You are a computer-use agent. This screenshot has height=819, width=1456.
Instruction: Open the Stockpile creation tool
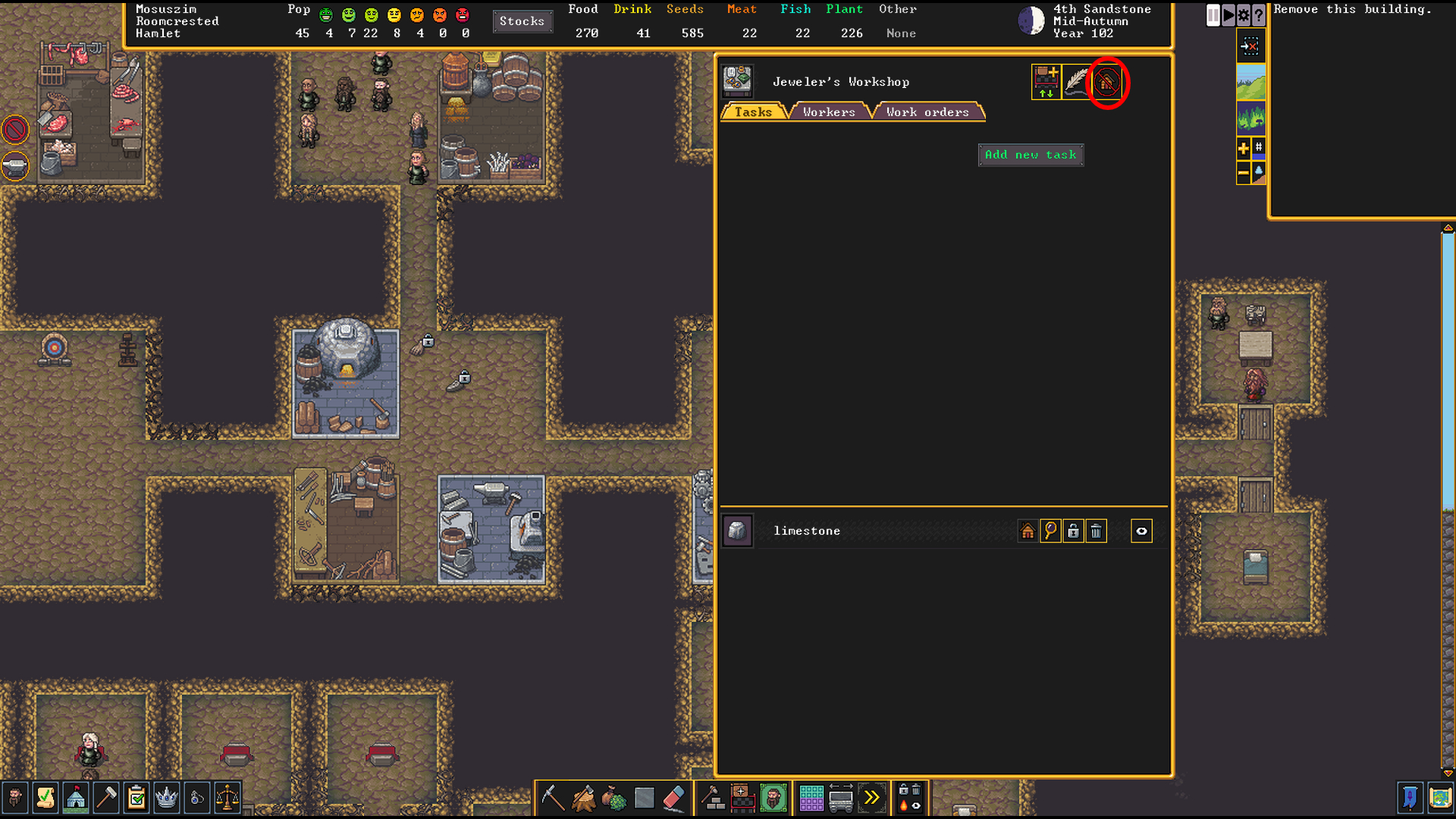(x=741, y=798)
